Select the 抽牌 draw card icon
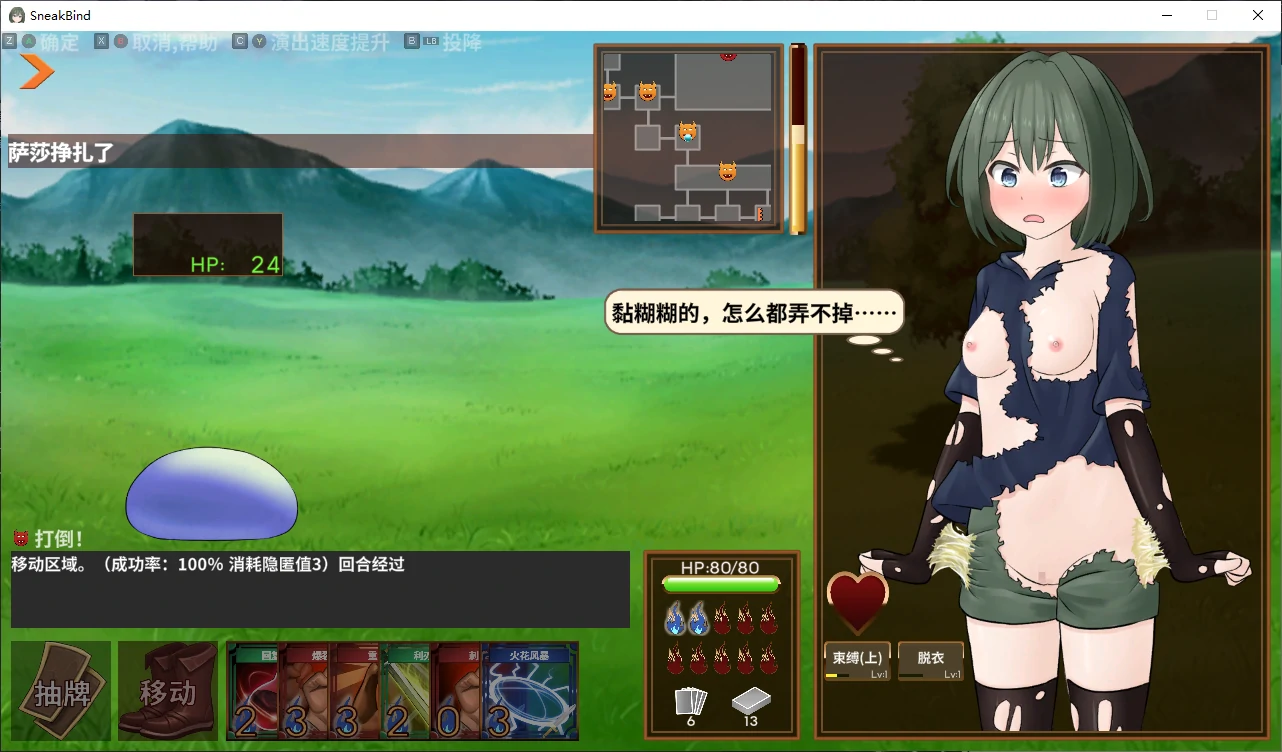The height and width of the screenshot is (752, 1282). [x=60, y=690]
